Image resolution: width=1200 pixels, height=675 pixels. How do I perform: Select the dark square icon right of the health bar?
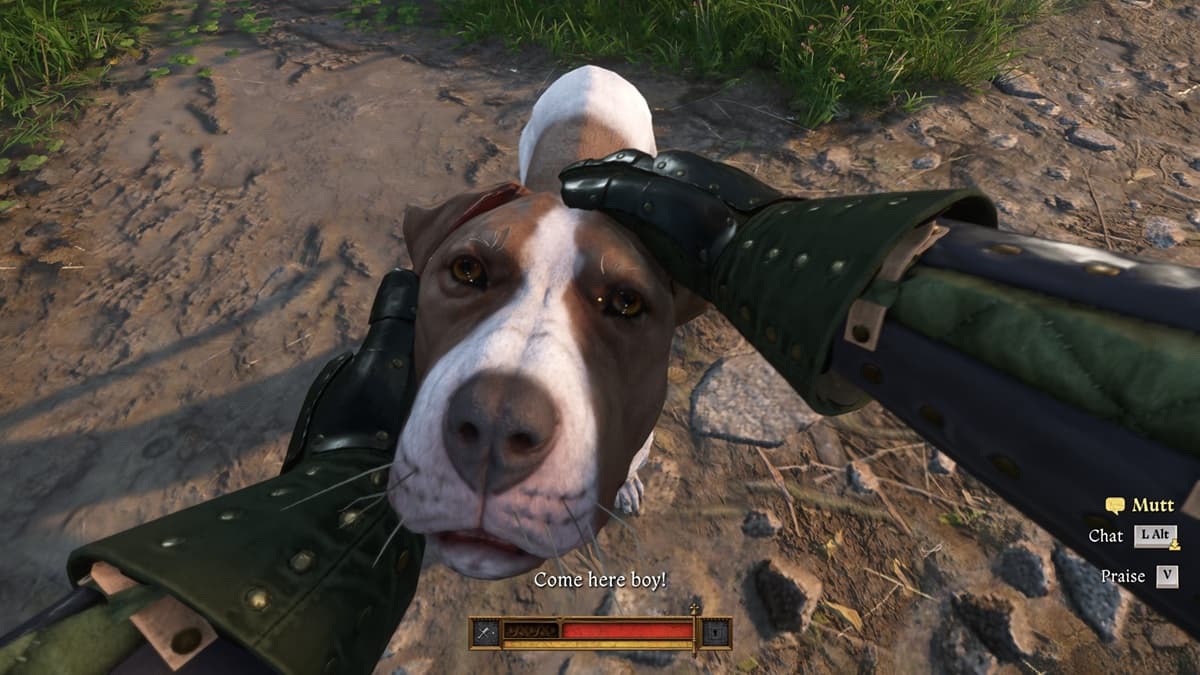pyautogui.click(x=716, y=633)
